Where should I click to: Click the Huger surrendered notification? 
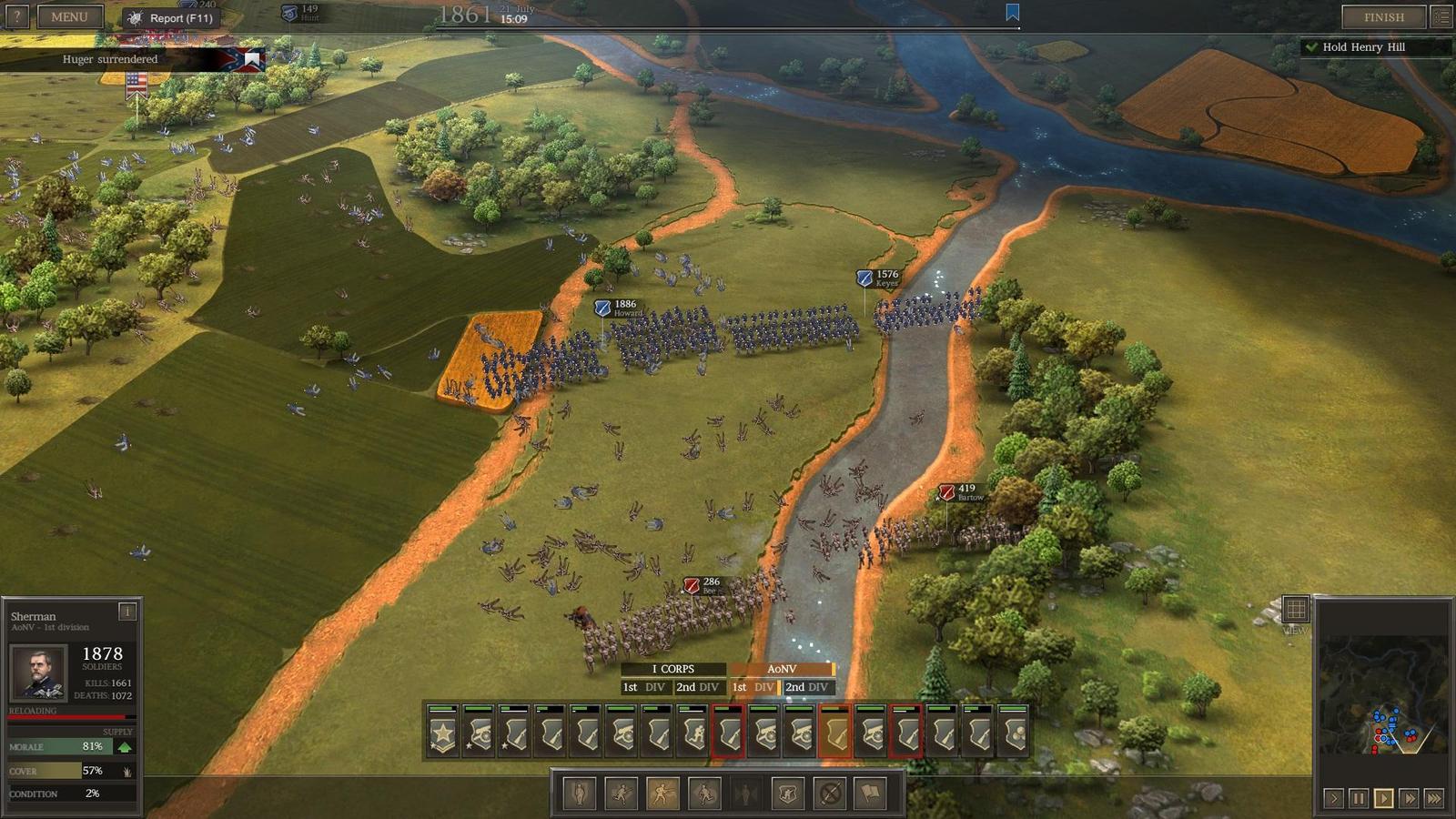110,59
